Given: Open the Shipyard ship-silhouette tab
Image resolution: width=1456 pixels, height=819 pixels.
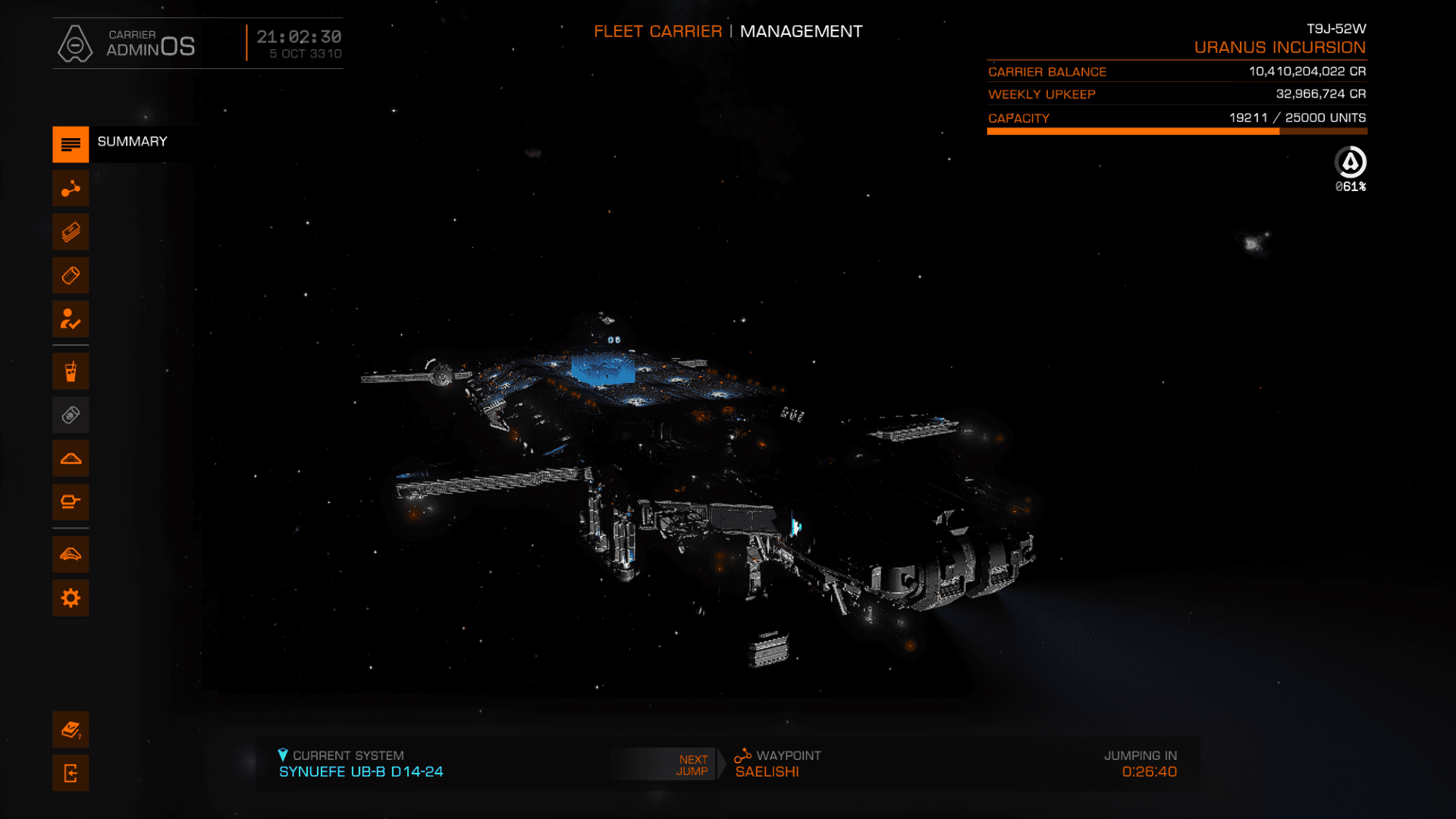Looking at the screenshot, I should [x=71, y=459].
